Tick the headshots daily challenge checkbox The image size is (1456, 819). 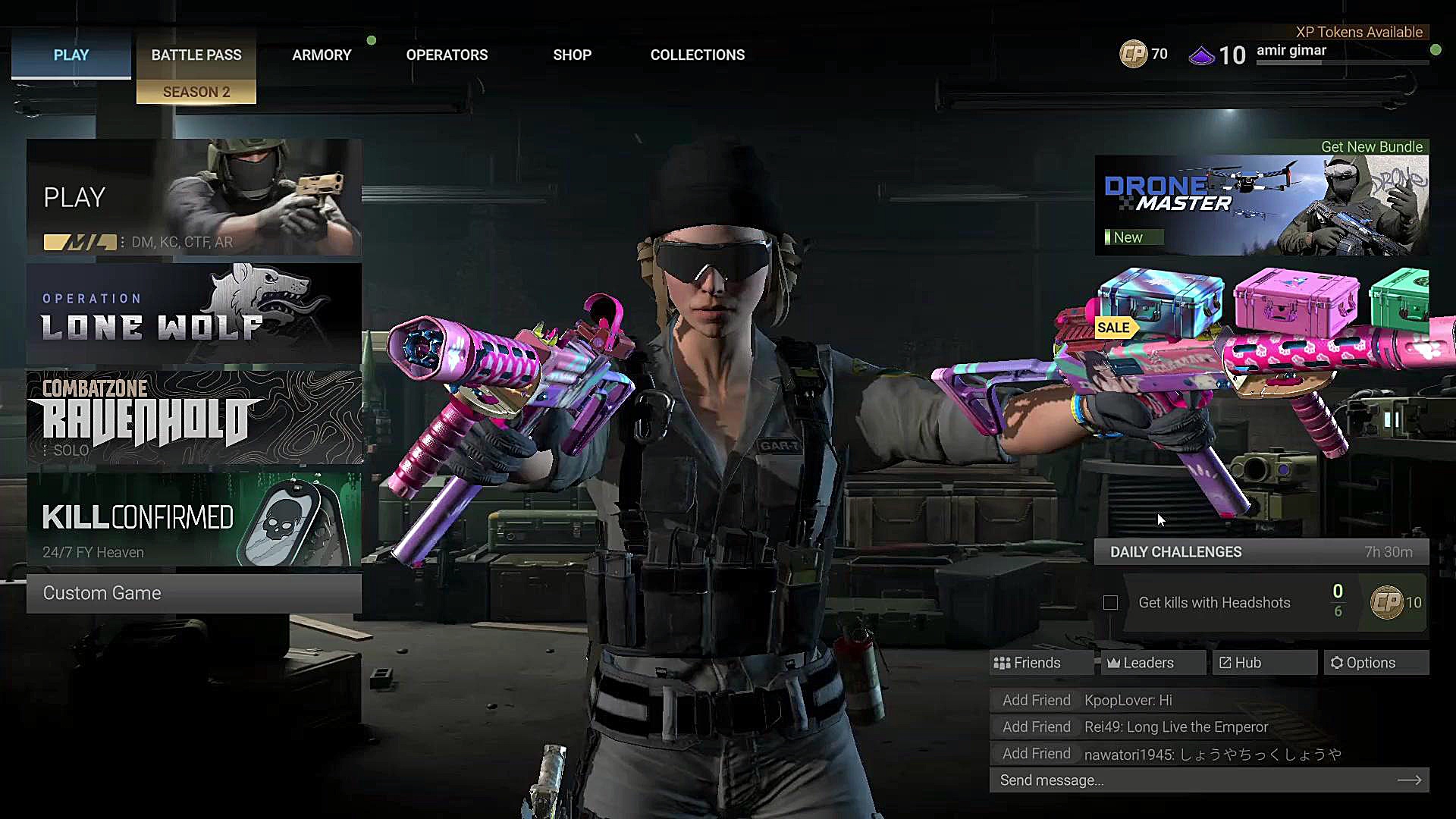pyautogui.click(x=1110, y=603)
